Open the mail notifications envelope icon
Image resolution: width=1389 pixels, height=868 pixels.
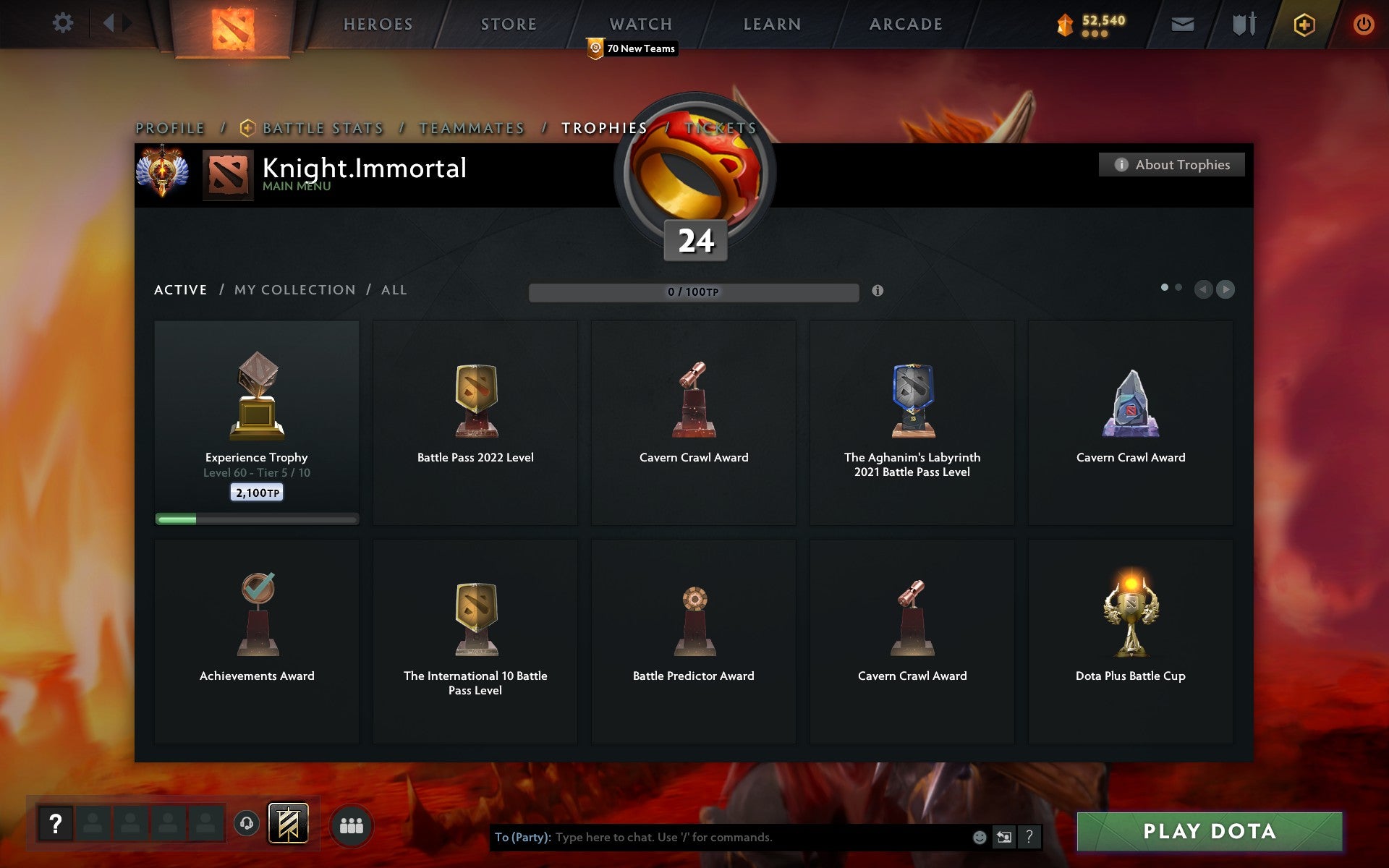click(1184, 23)
